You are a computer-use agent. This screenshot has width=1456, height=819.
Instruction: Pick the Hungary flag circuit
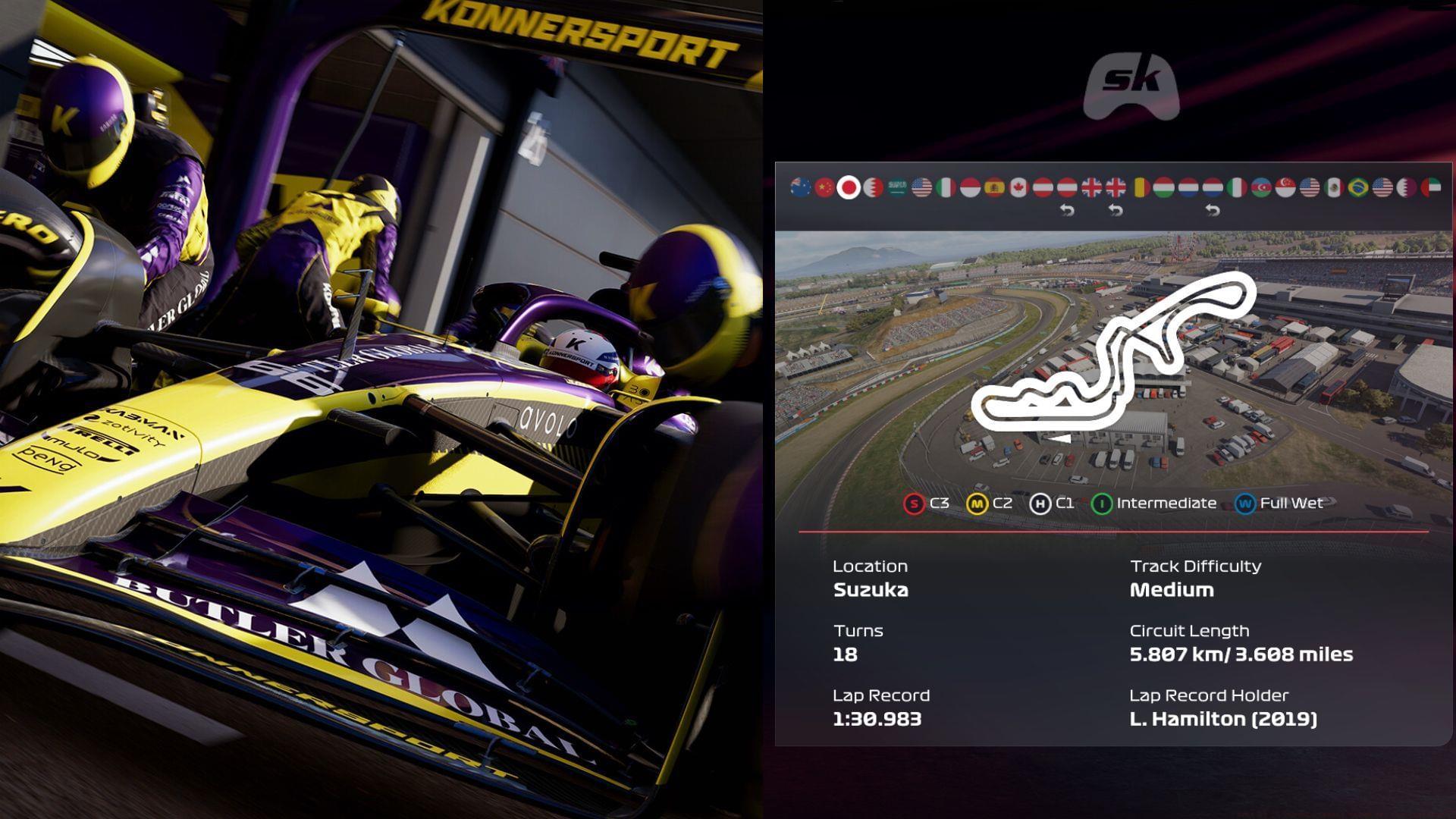(1164, 187)
